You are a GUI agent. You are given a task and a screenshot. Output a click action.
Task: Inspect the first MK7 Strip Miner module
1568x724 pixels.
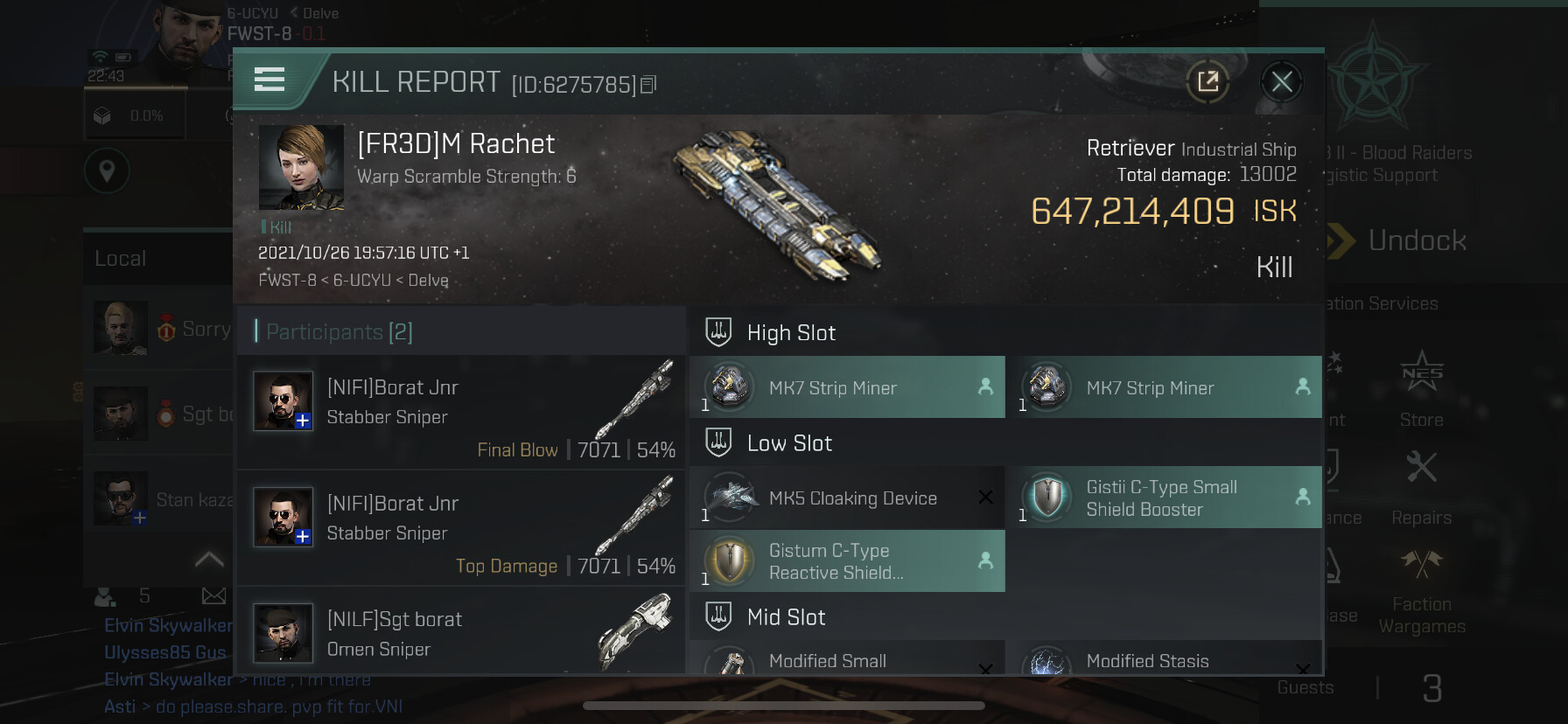[847, 387]
